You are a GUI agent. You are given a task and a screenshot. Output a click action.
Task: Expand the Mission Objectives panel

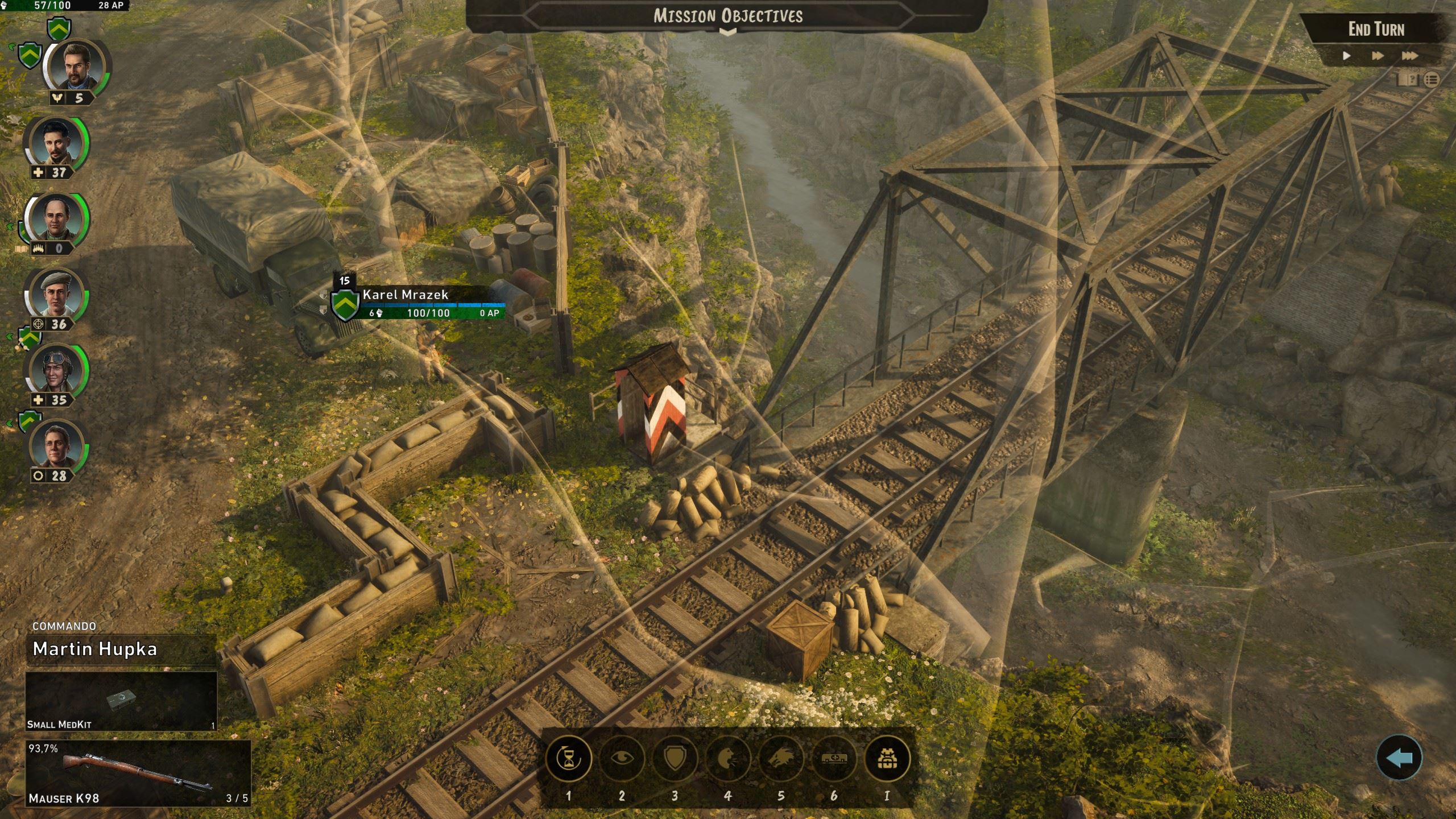click(x=727, y=32)
